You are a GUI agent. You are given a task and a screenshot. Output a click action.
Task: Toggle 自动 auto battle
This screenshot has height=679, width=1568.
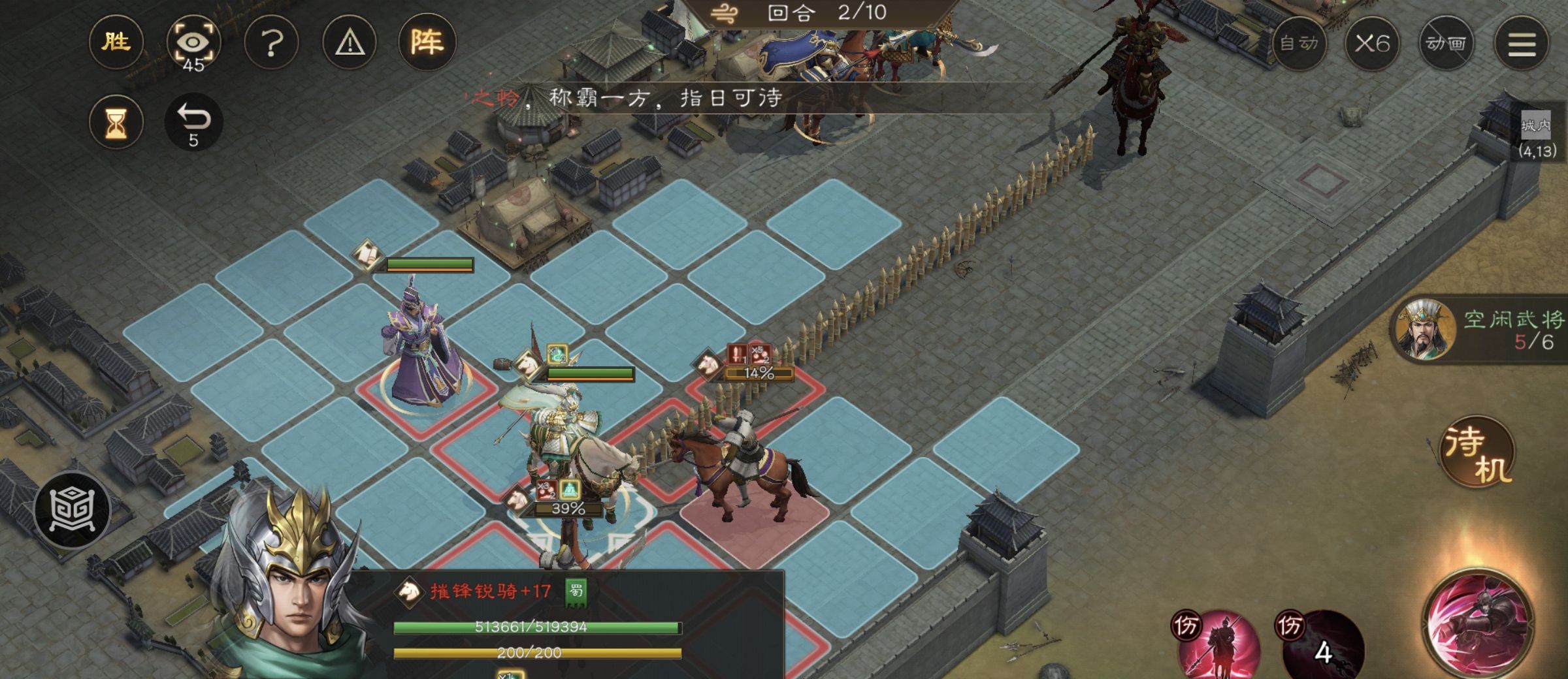(x=1299, y=43)
